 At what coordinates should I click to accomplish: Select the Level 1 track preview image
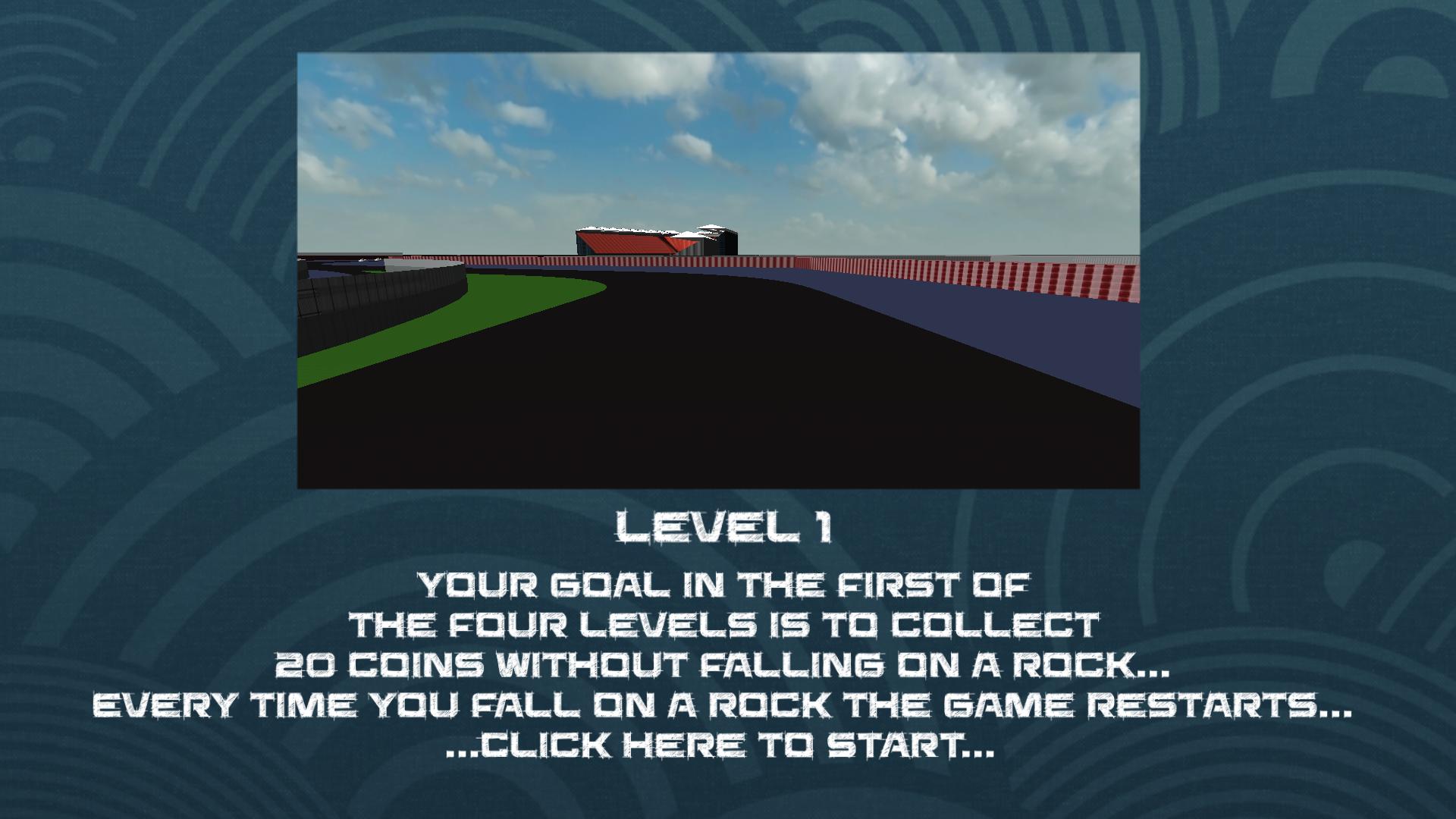click(x=718, y=271)
